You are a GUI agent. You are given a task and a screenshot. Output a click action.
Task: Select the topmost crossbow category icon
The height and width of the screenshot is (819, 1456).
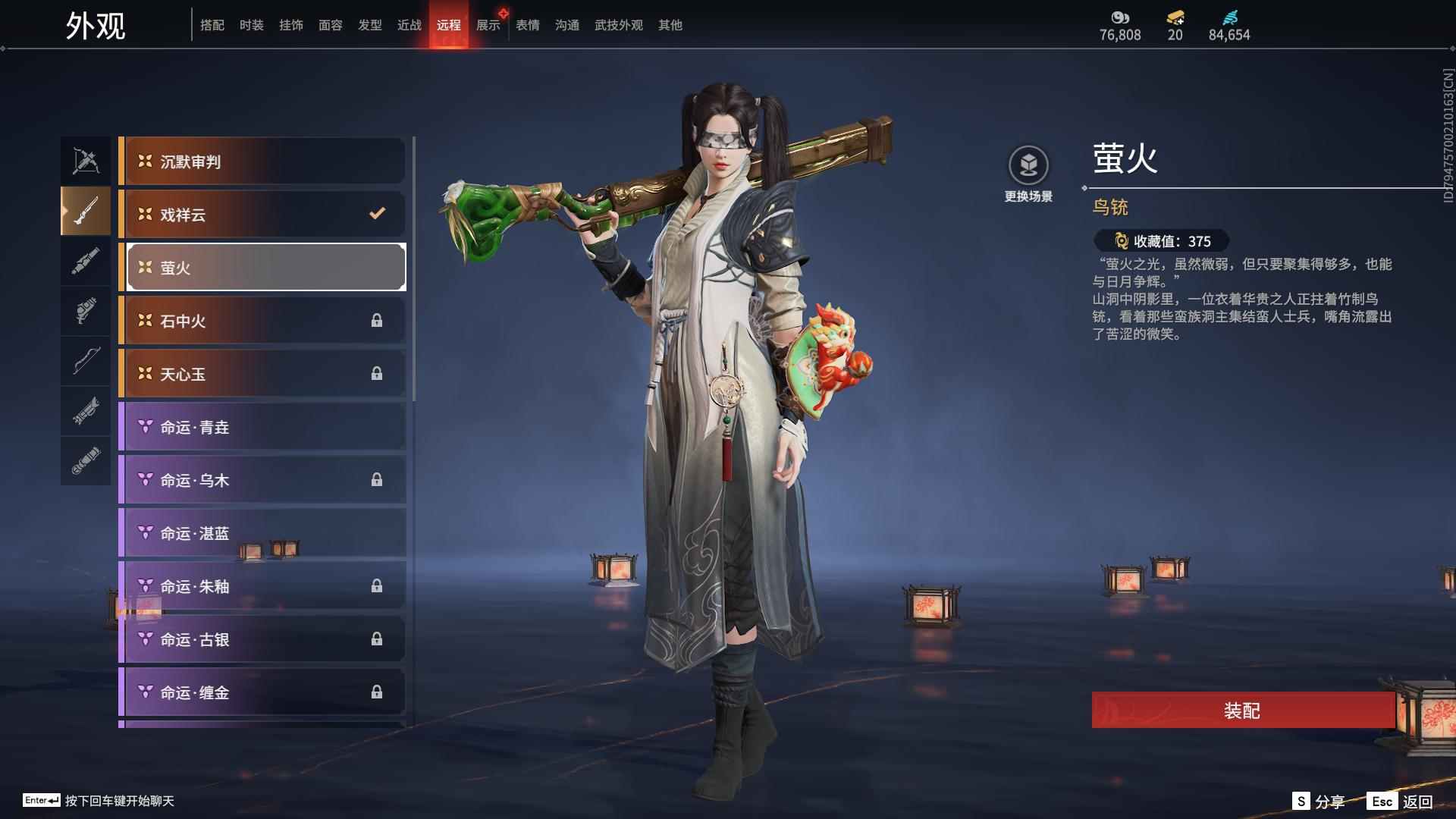(x=86, y=160)
